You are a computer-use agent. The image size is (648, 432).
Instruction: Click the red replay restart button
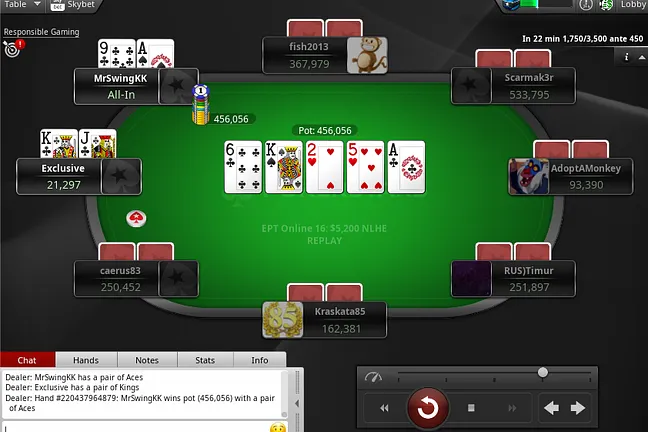point(428,407)
